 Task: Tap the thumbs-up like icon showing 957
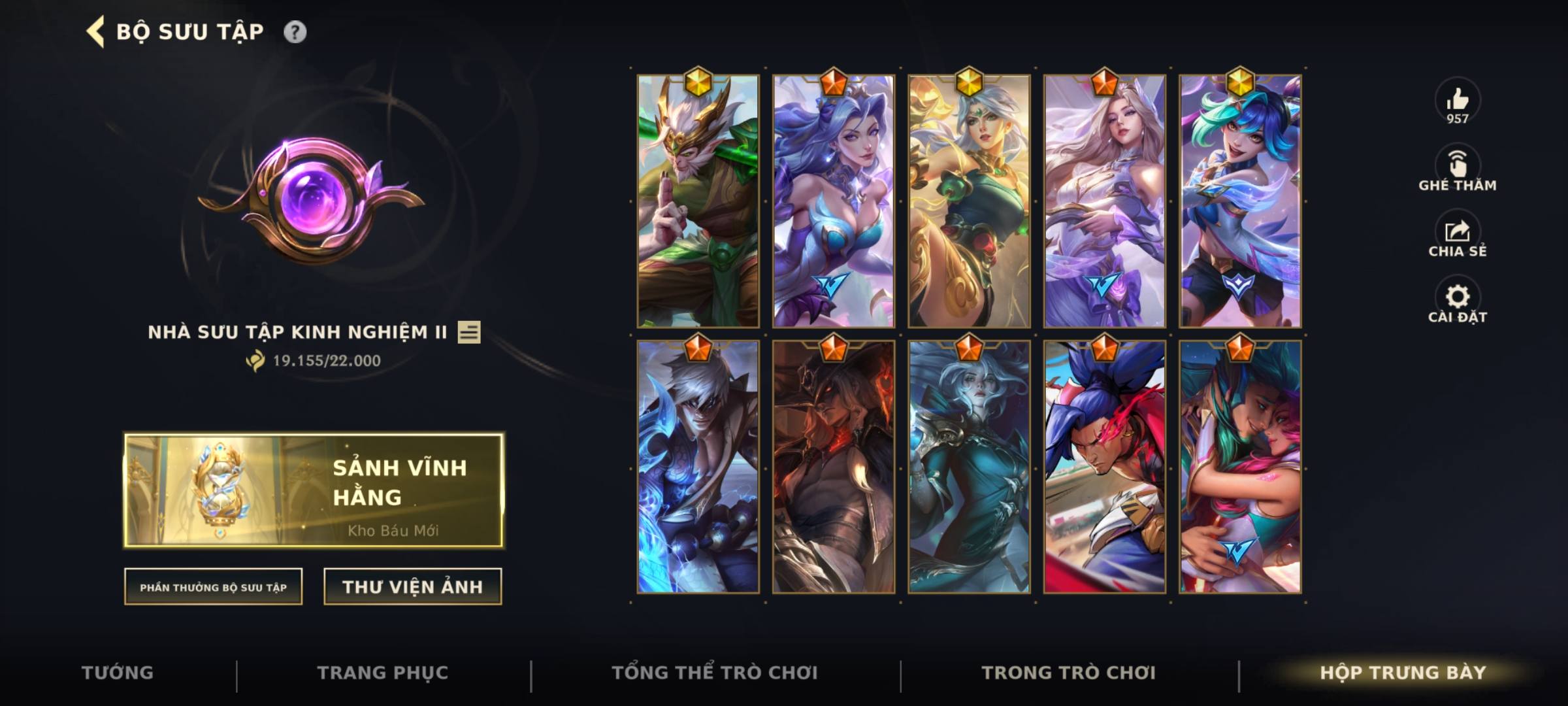click(x=1458, y=101)
